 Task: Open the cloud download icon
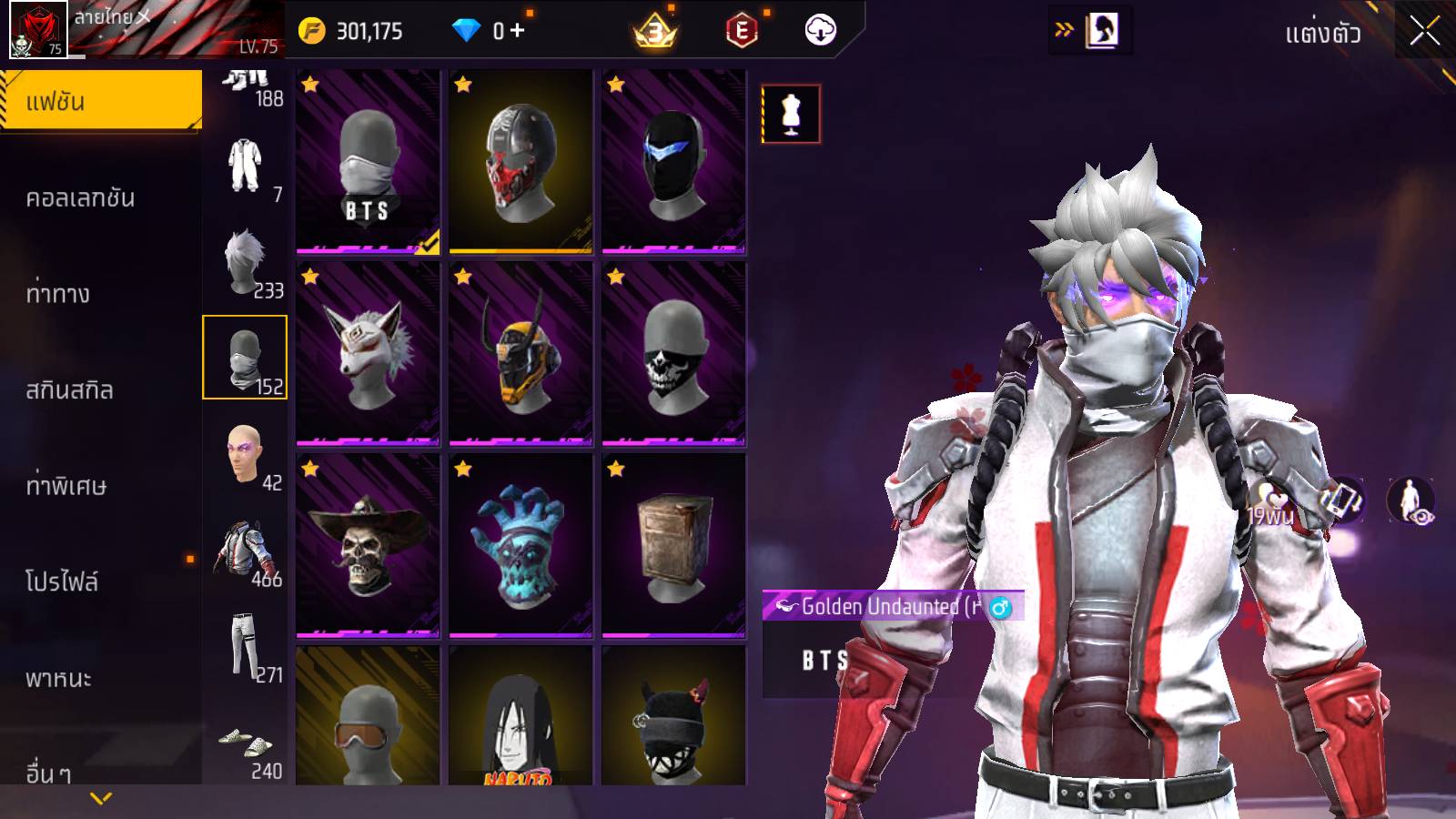click(x=820, y=31)
